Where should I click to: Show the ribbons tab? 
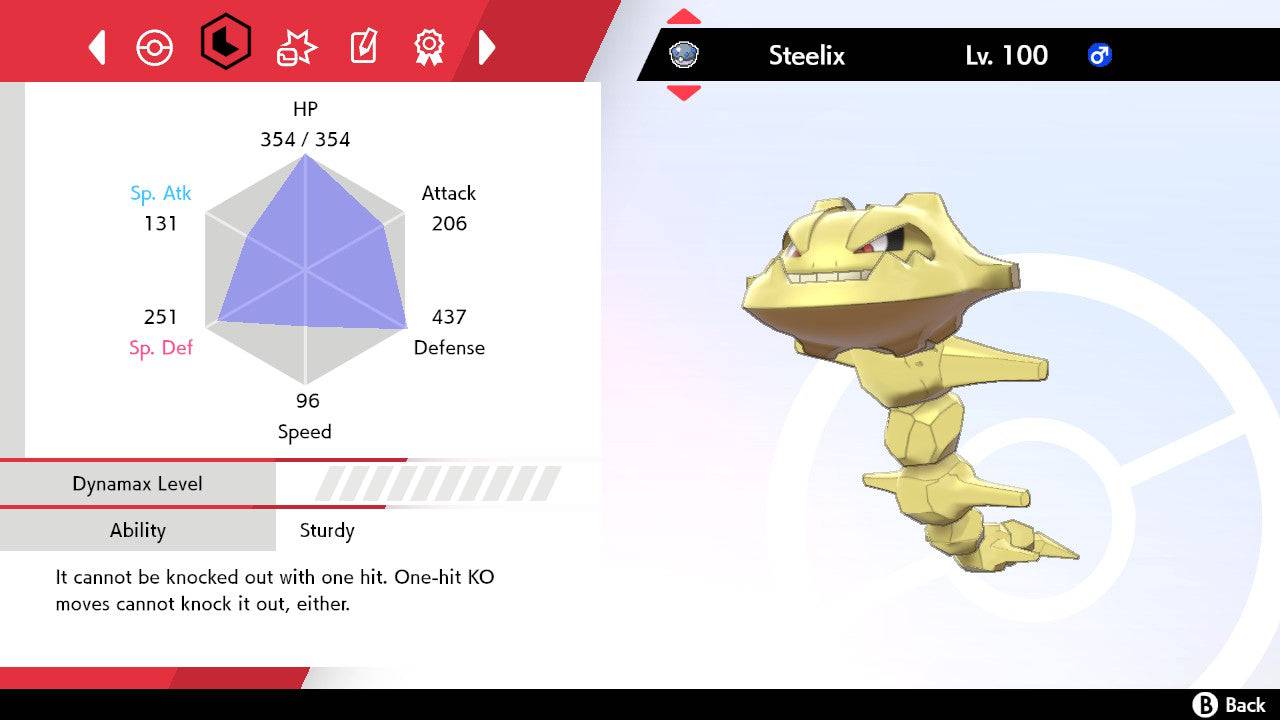(429, 46)
